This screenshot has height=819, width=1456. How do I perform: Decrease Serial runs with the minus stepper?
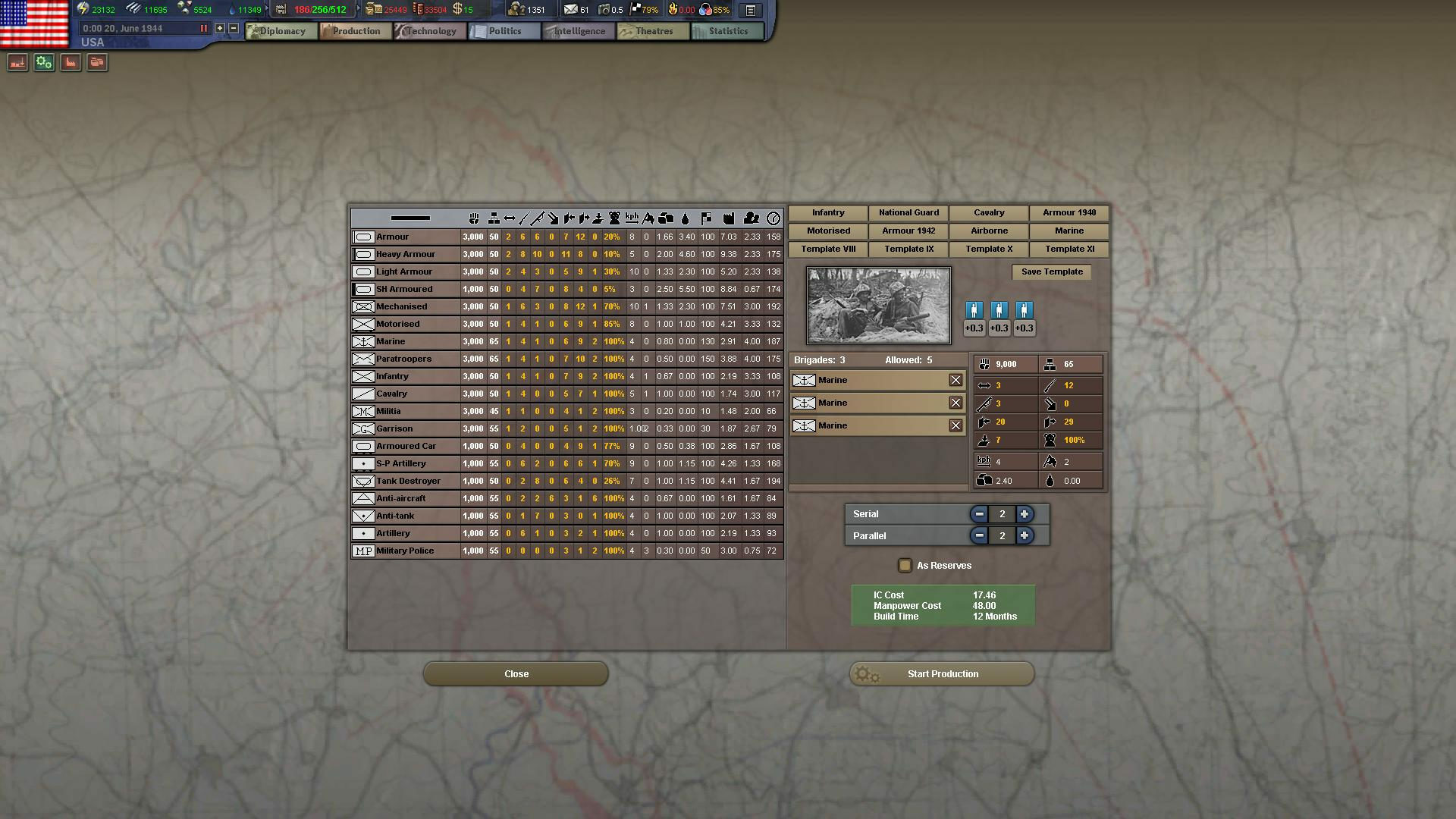979,514
